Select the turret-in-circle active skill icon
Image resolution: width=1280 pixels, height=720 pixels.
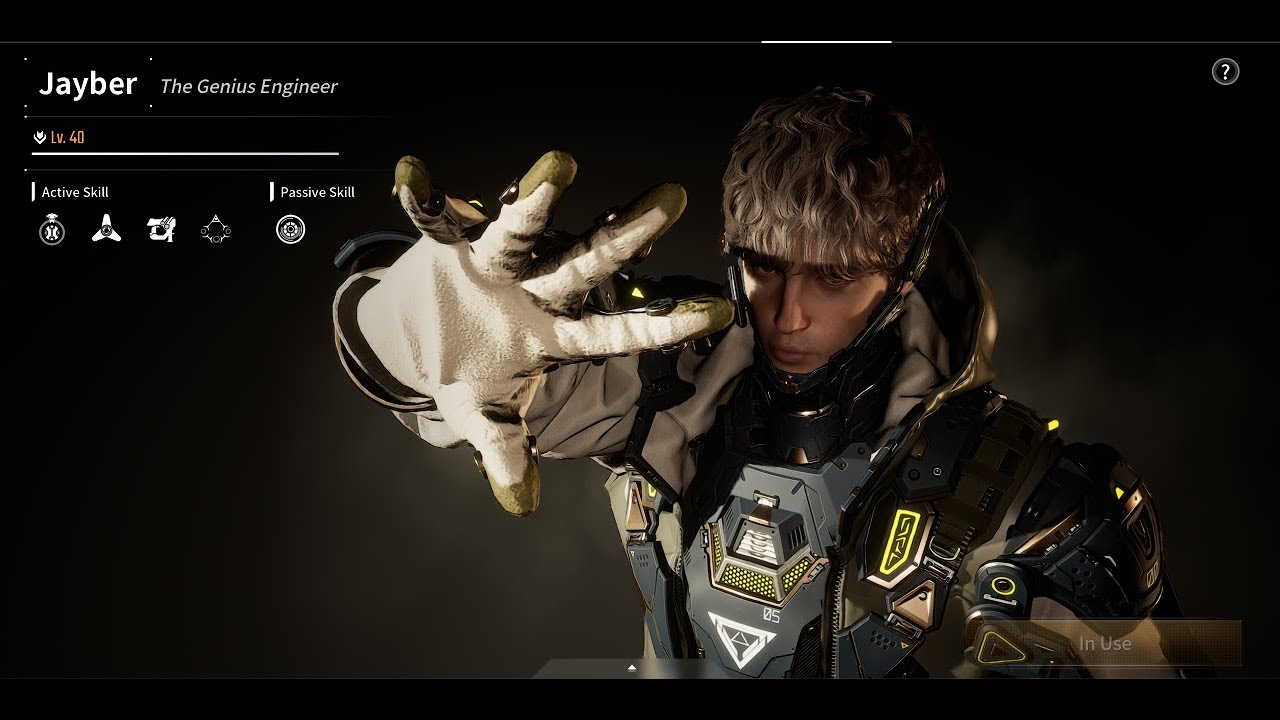[52, 231]
